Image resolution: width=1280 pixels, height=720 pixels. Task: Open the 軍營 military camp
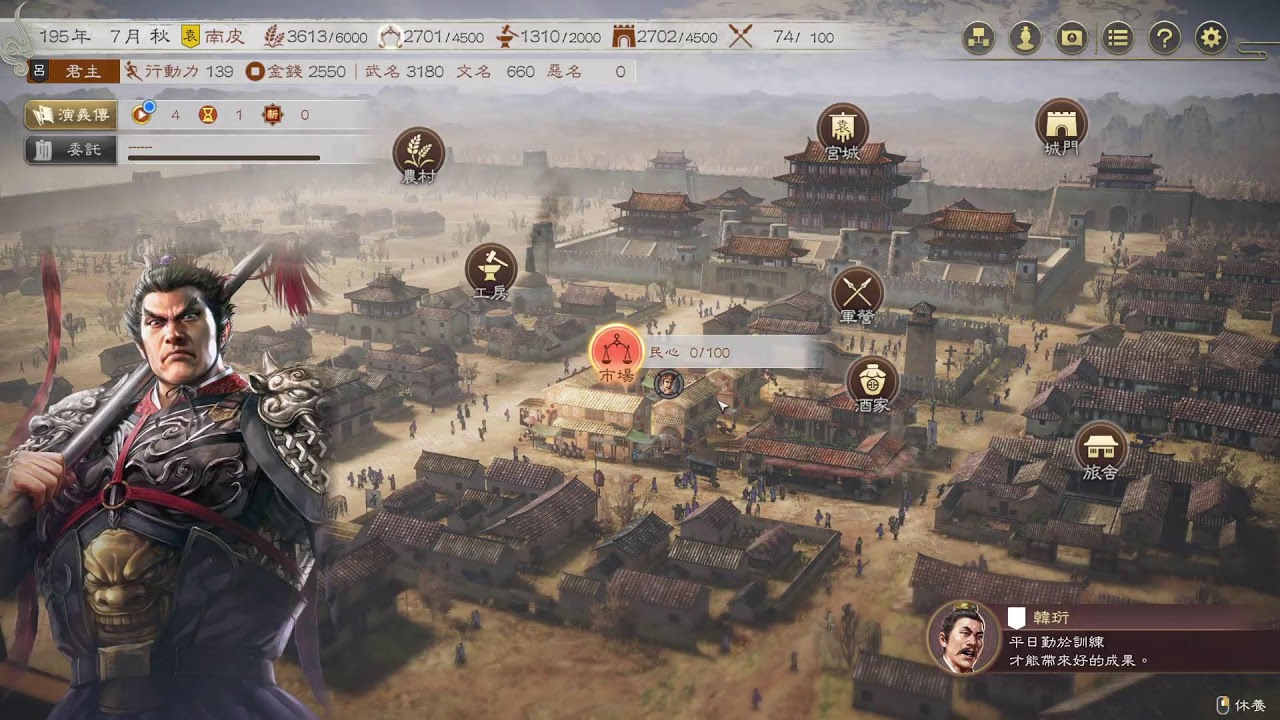tap(857, 292)
